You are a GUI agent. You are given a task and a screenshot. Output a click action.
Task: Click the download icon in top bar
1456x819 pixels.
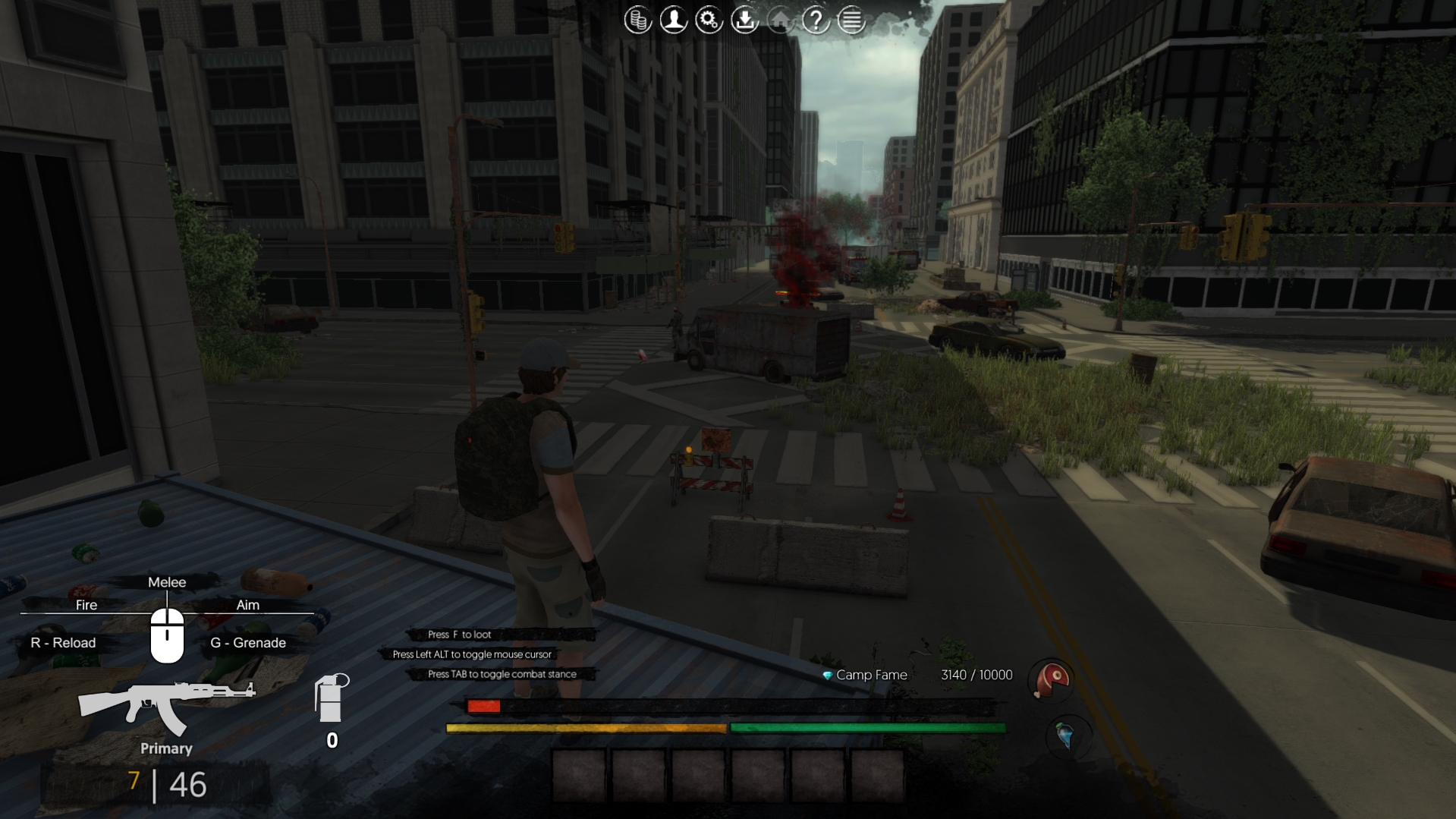(x=744, y=20)
